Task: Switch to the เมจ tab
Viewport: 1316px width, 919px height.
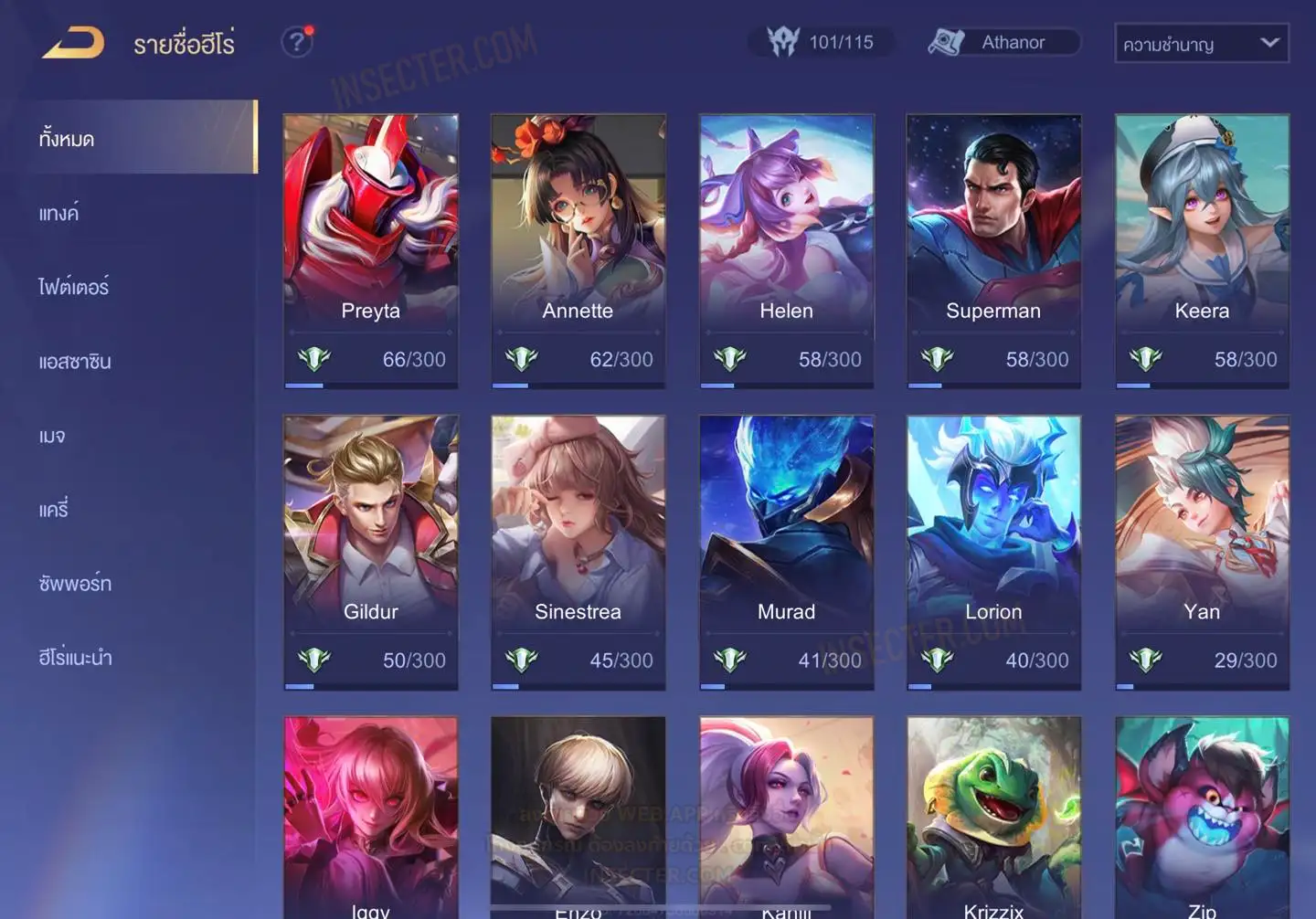Action: (52, 435)
